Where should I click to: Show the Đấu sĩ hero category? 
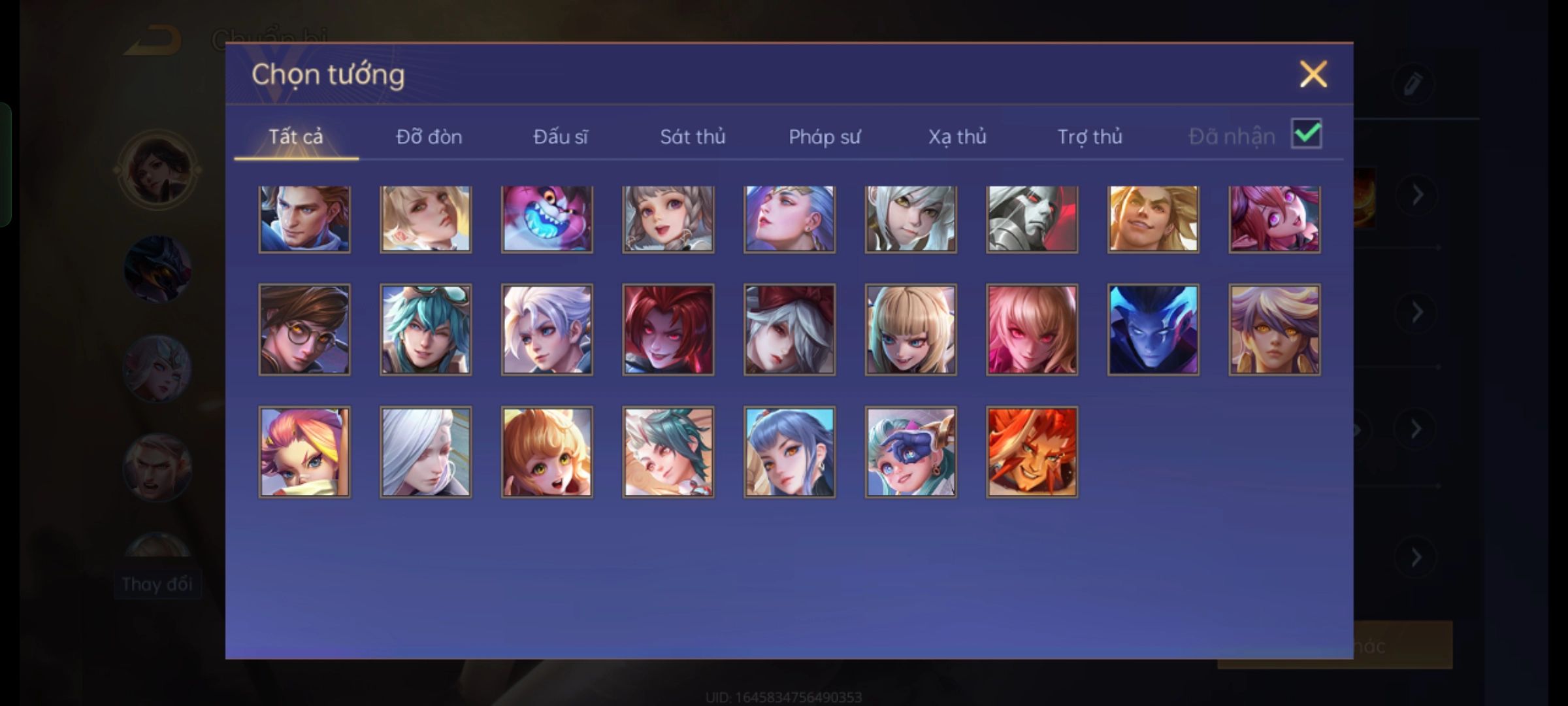tap(560, 137)
